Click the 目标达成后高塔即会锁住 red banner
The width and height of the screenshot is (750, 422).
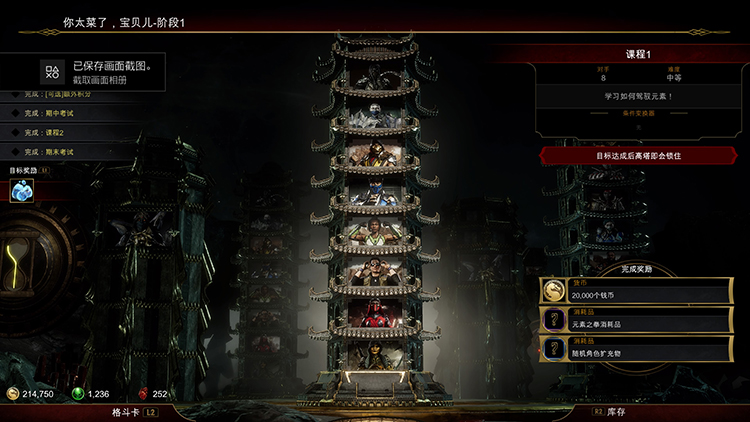pos(638,156)
